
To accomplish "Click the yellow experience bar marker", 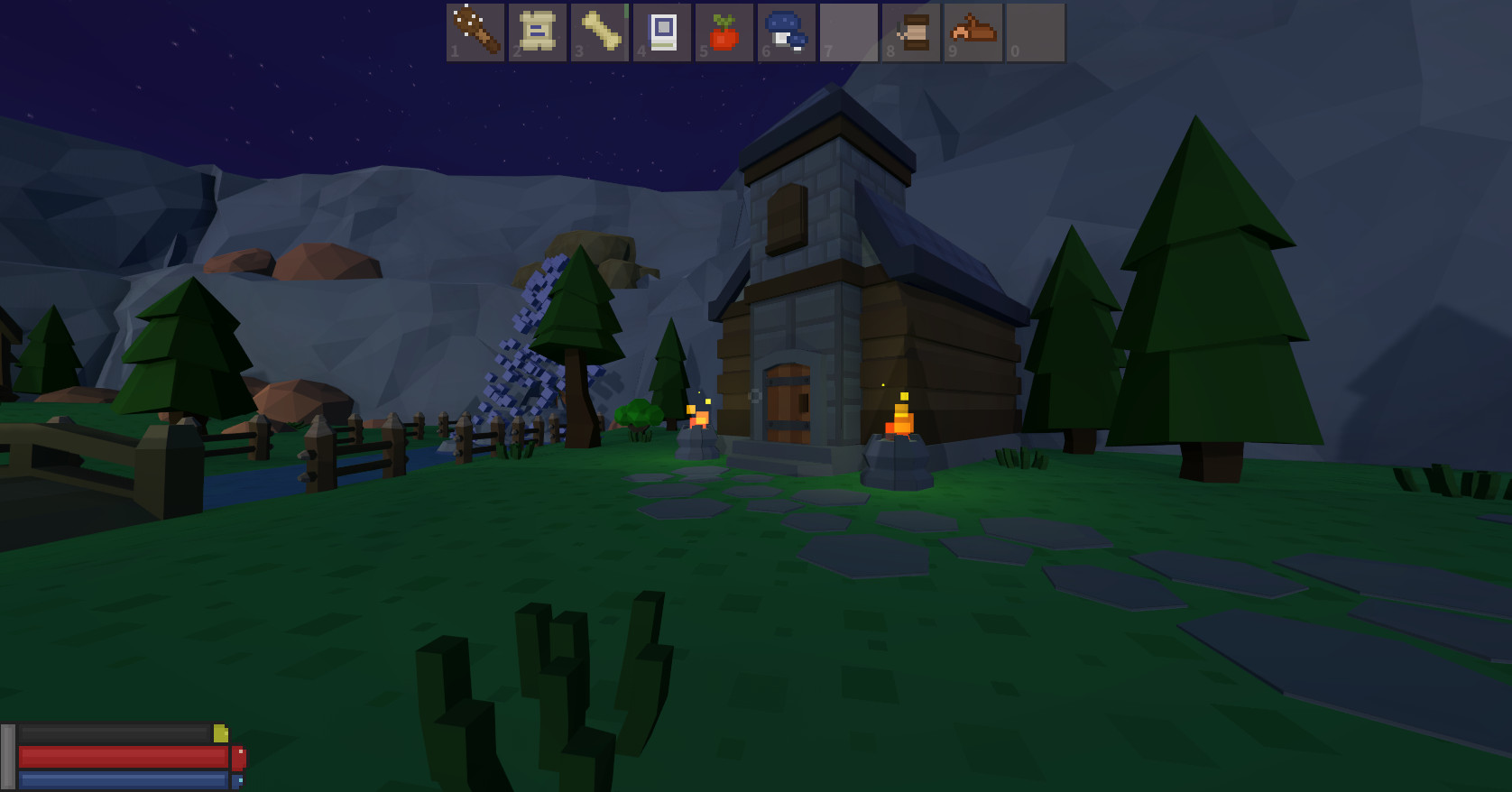I will pyautogui.click(x=223, y=733).
